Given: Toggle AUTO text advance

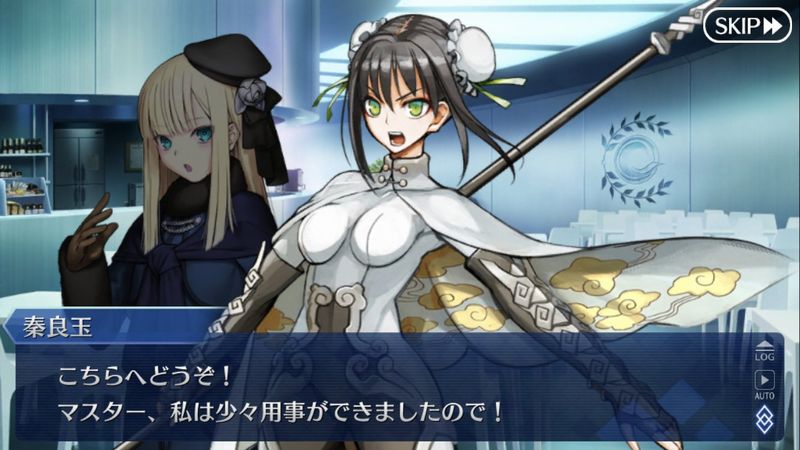Looking at the screenshot, I should 764,383.
